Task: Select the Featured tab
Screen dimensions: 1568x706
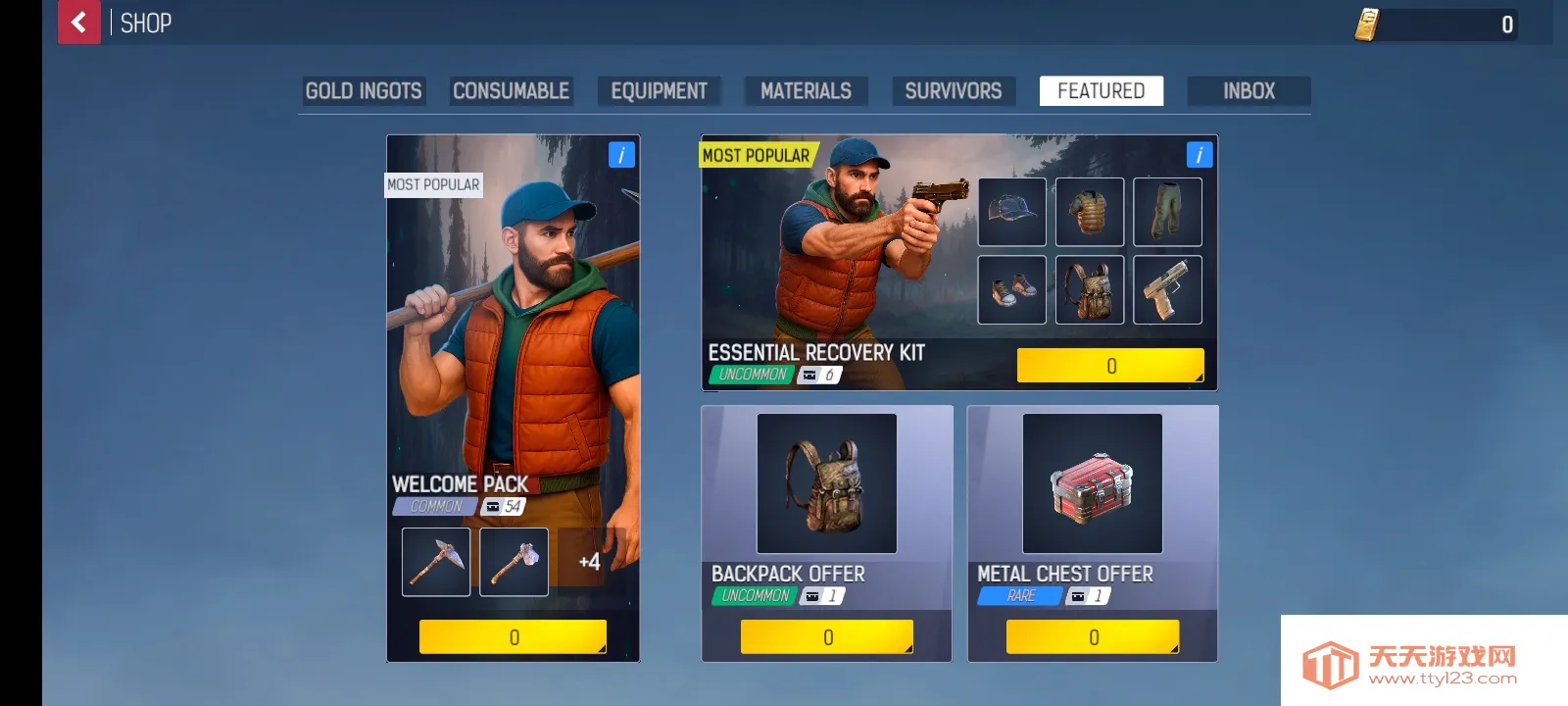Action: point(1101,91)
